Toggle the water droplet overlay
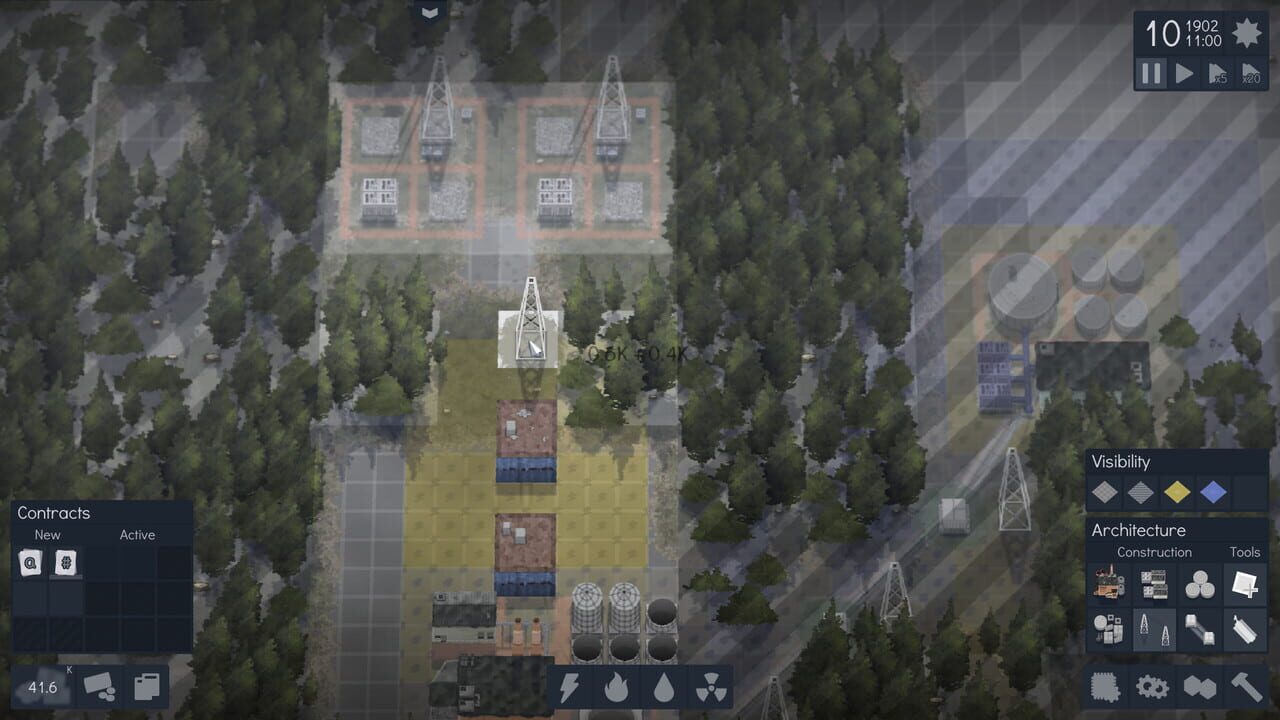Image resolution: width=1280 pixels, height=720 pixels. coord(664,687)
